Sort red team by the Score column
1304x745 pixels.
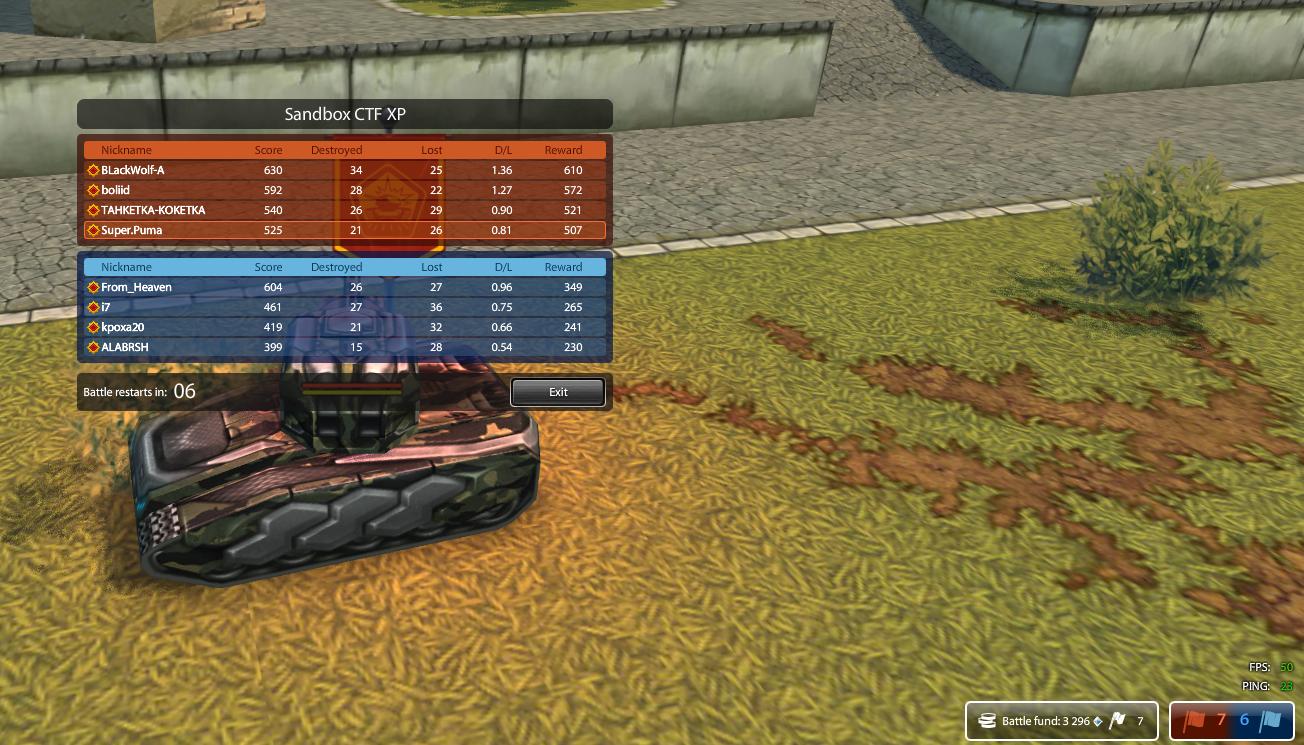267,149
